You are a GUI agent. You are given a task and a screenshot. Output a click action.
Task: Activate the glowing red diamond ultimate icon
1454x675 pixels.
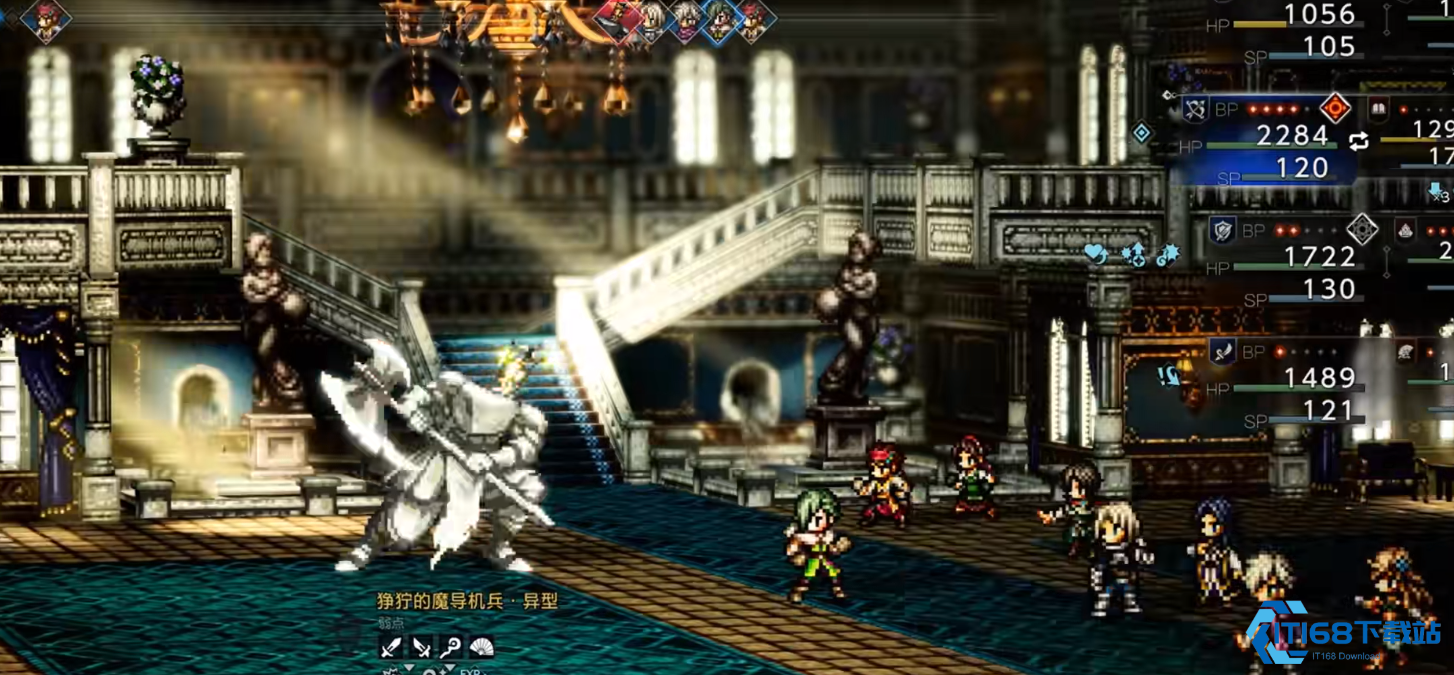1335,107
